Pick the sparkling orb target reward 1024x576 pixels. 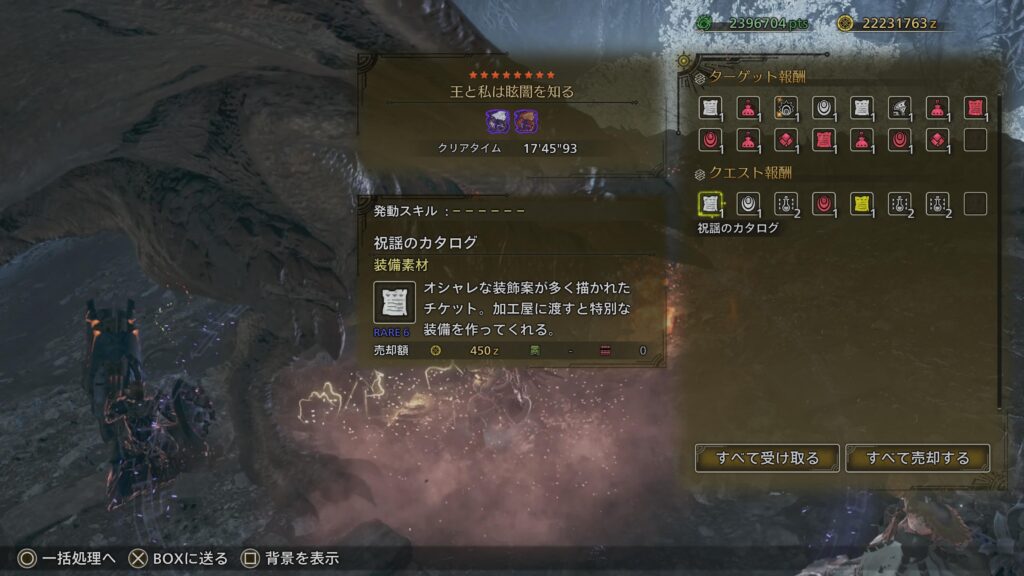[x=785, y=107]
